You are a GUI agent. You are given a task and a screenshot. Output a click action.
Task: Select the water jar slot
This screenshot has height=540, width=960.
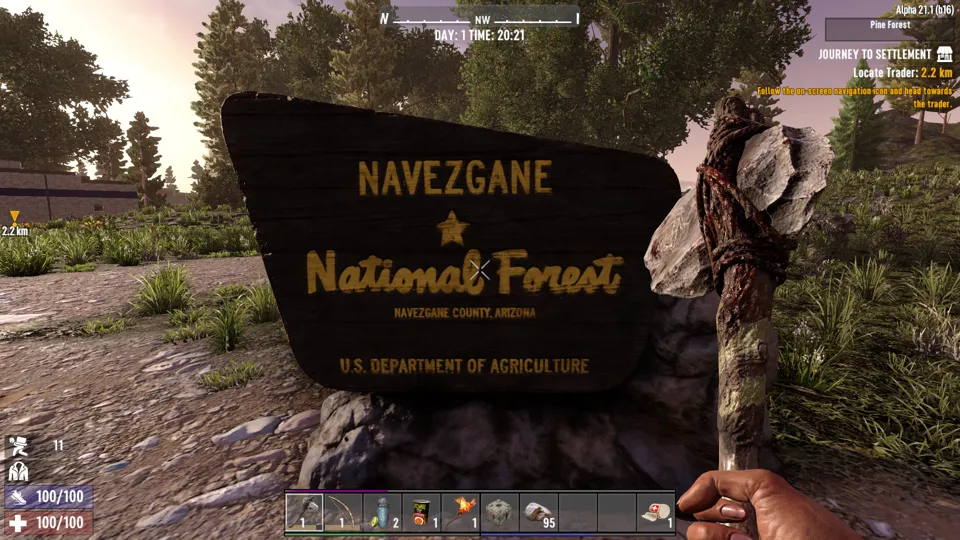383,512
